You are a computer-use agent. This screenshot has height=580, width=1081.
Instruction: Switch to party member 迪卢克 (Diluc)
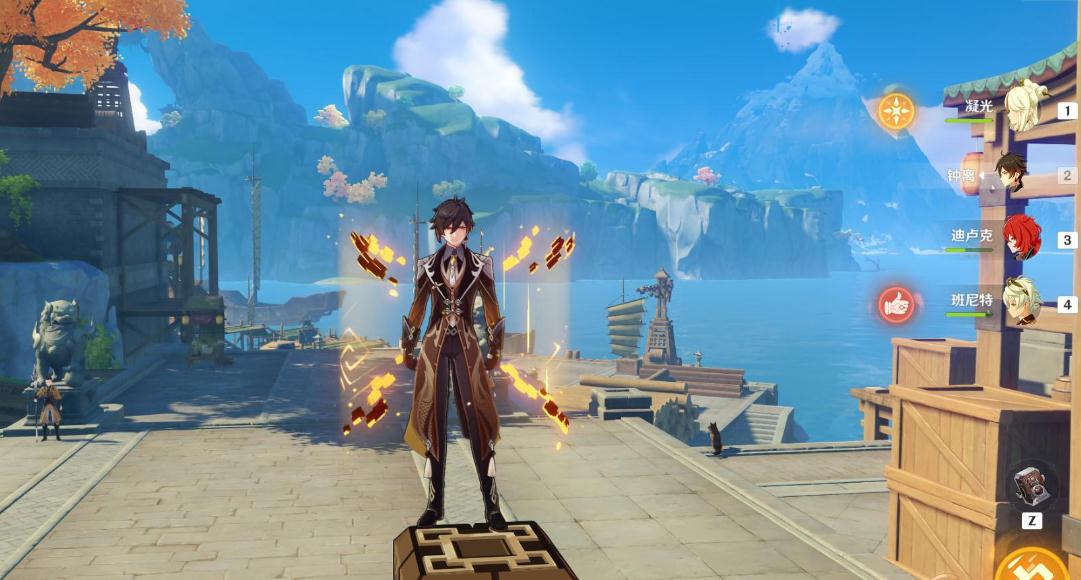pos(1021,238)
